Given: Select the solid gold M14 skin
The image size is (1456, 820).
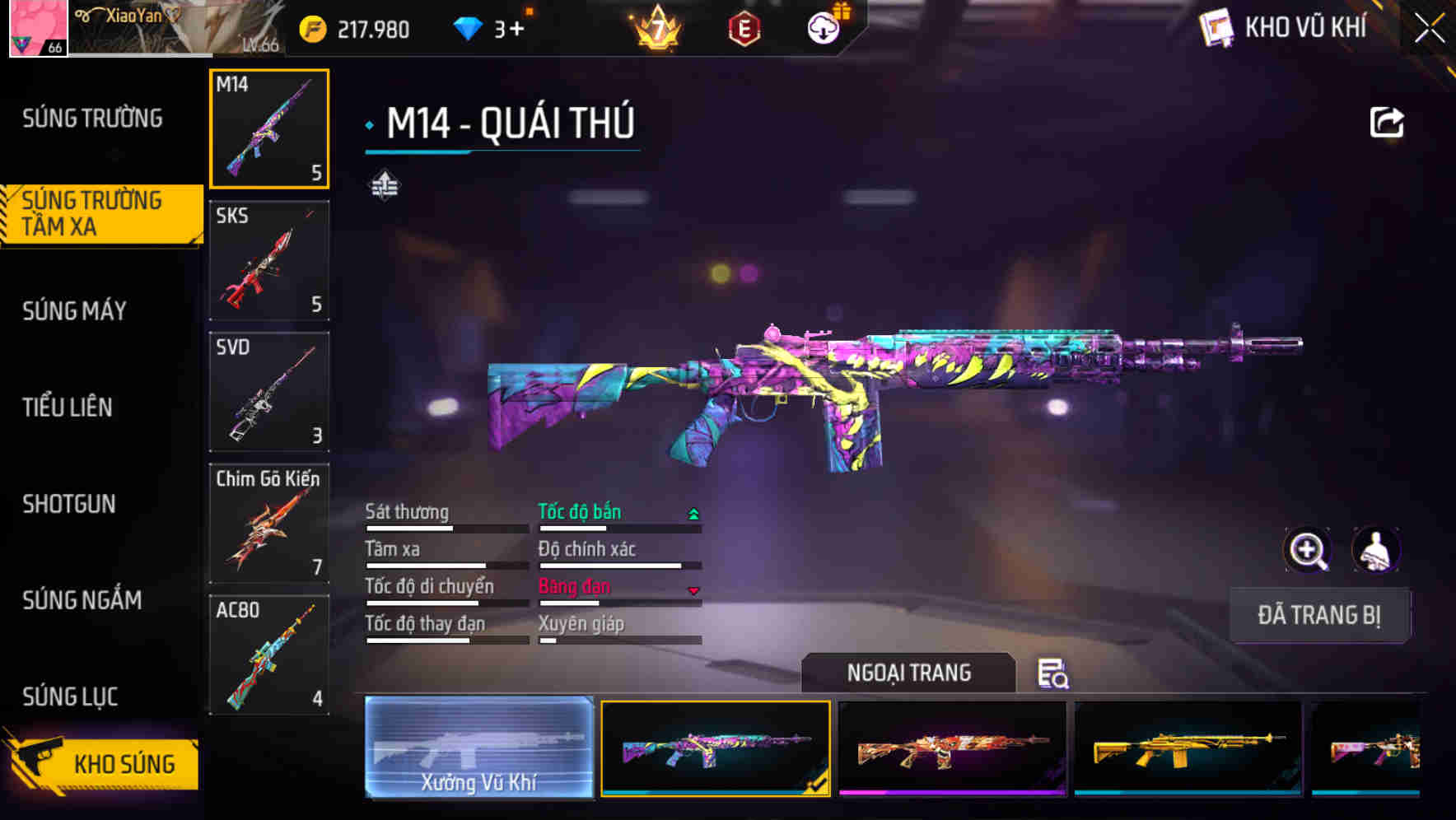Looking at the screenshot, I should [x=1188, y=749].
